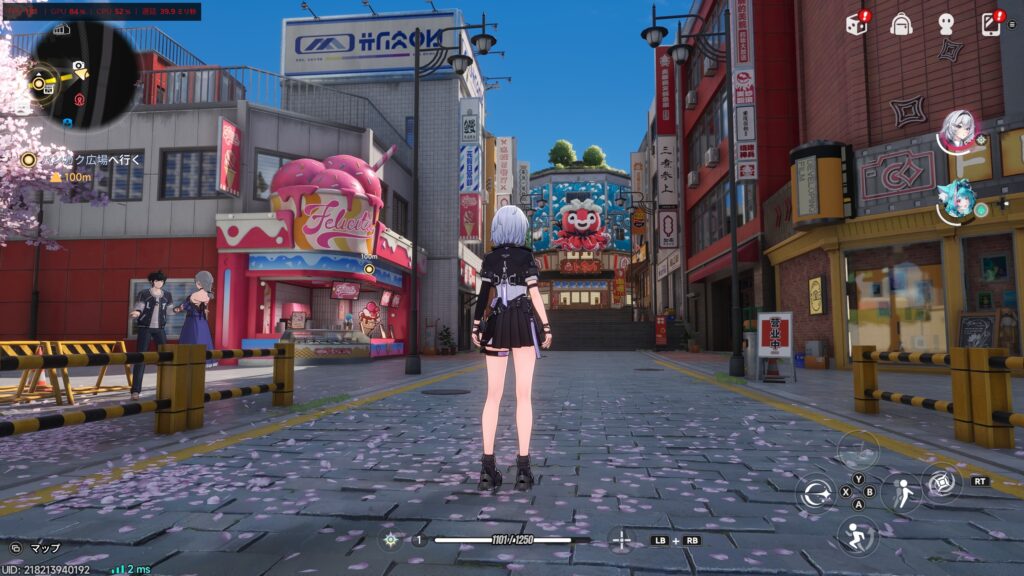Activate the crescent slash attack button
This screenshot has height=576, width=1024.
816,493
